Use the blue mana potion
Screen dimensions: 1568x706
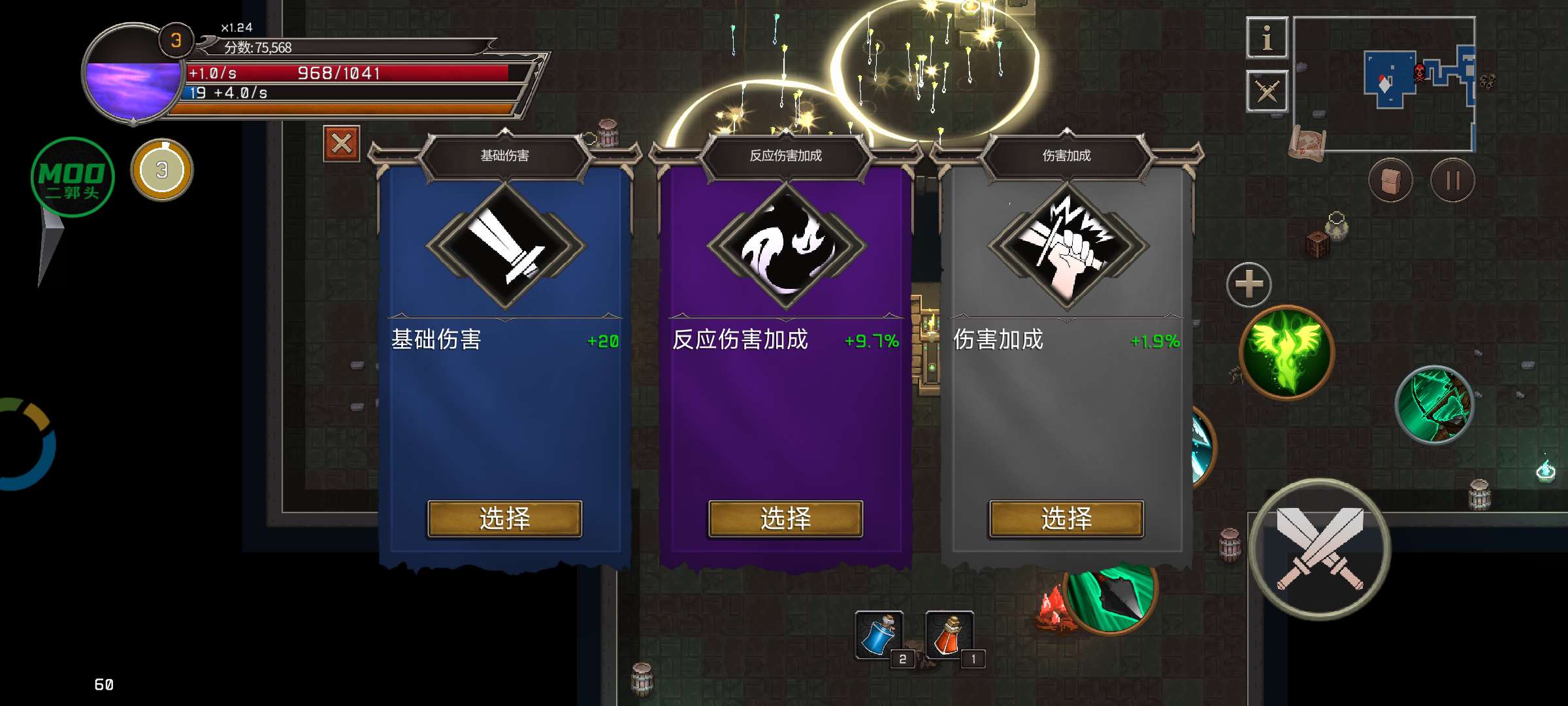point(879,634)
